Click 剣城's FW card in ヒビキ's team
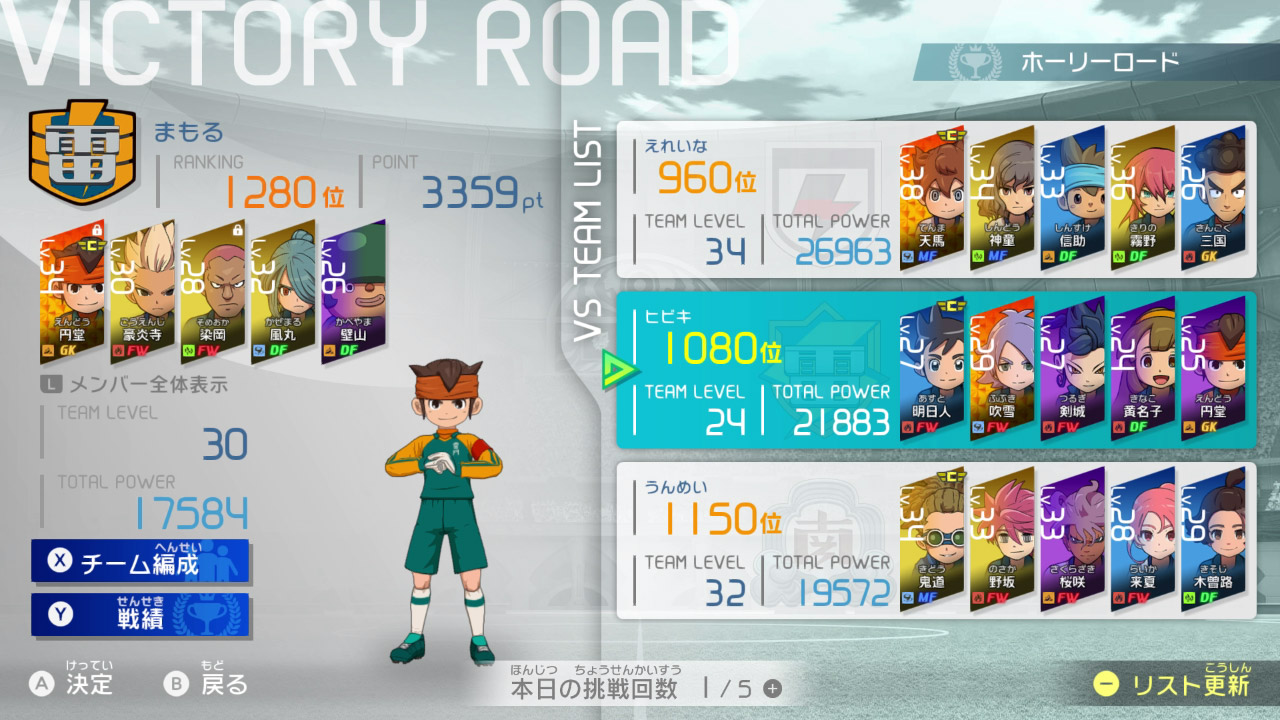Image resolution: width=1280 pixels, height=720 pixels. coord(1071,370)
